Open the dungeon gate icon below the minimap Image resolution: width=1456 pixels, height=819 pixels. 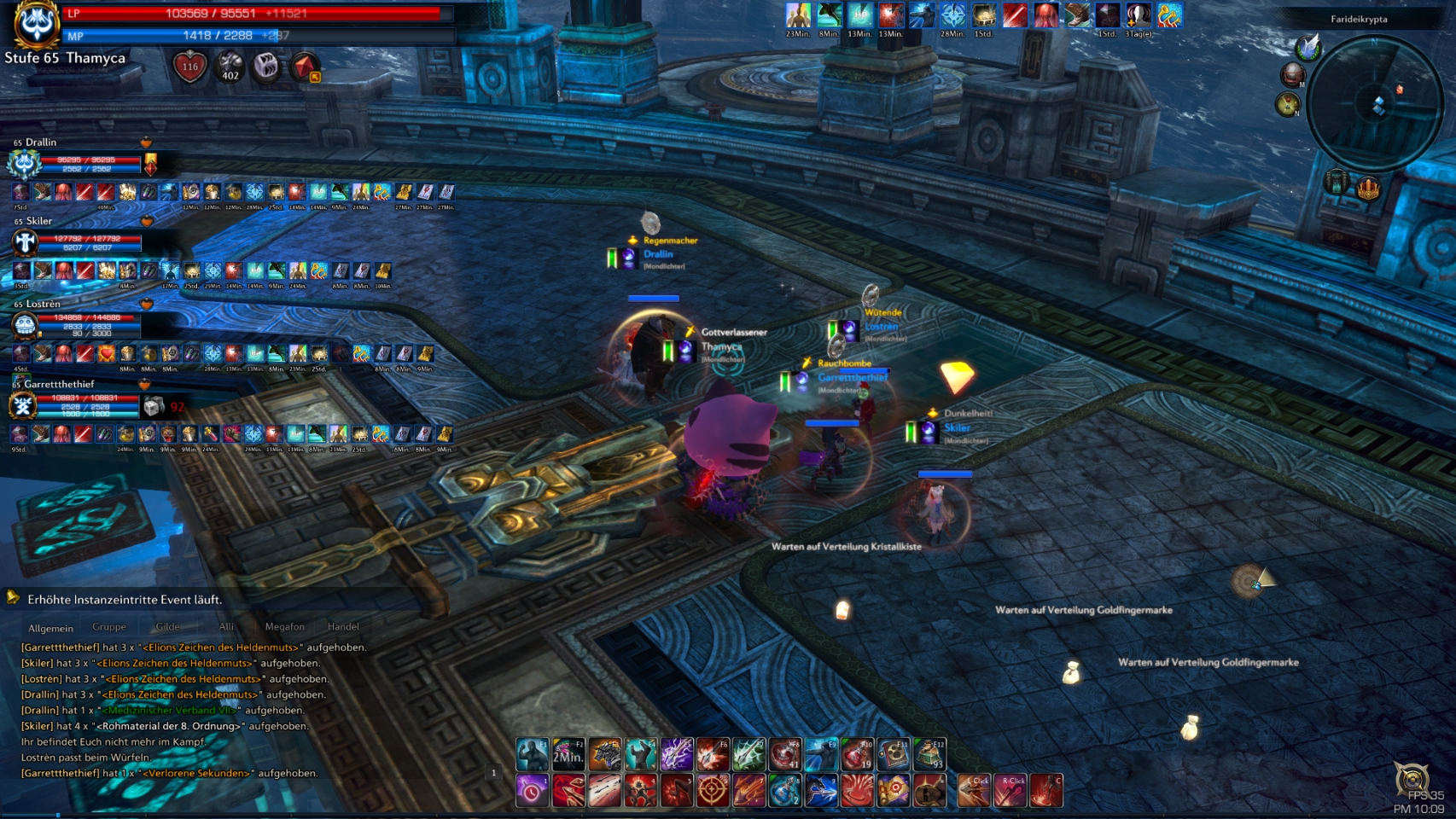(1337, 182)
